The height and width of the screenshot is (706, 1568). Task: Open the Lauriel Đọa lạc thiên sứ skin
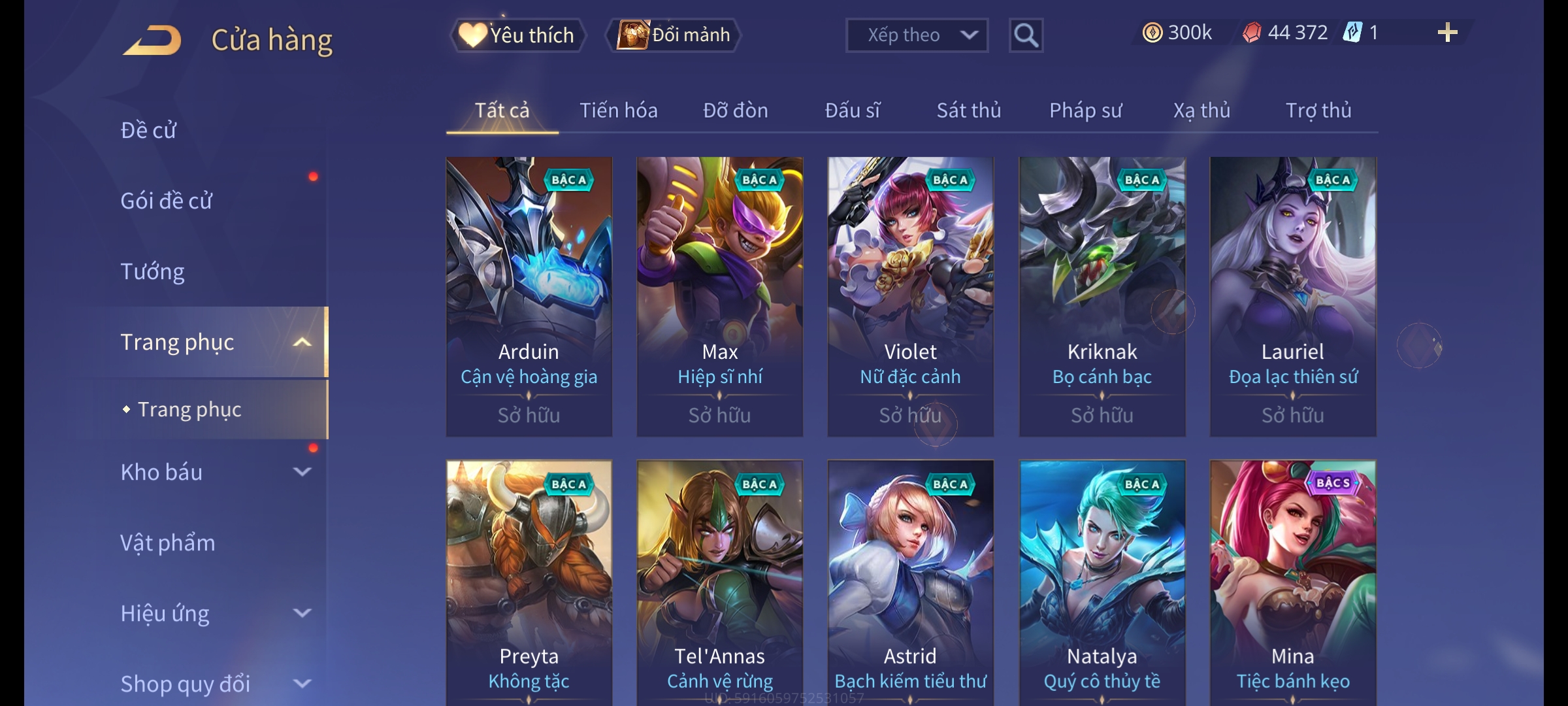click(1292, 296)
